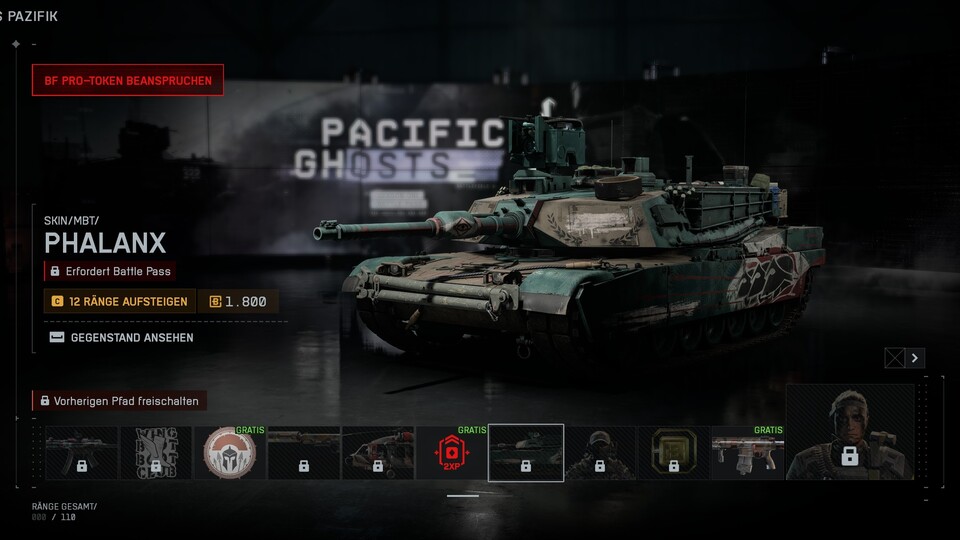Click "12 Ränge aufsteigen" rank-up button
960x540 pixels.
[120, 301]
